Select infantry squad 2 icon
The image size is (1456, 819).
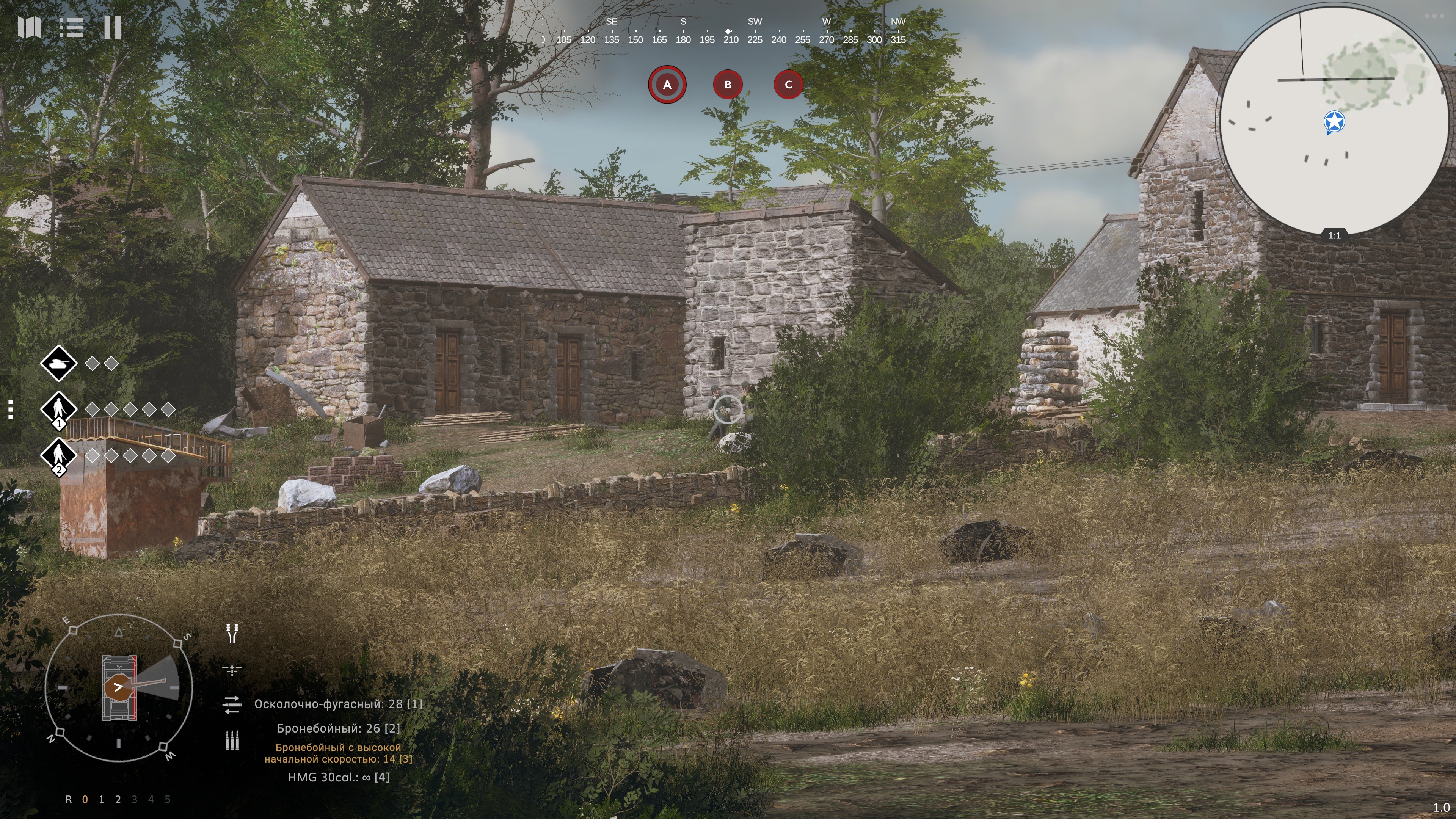pyautogui.click(x=58, y=455)
